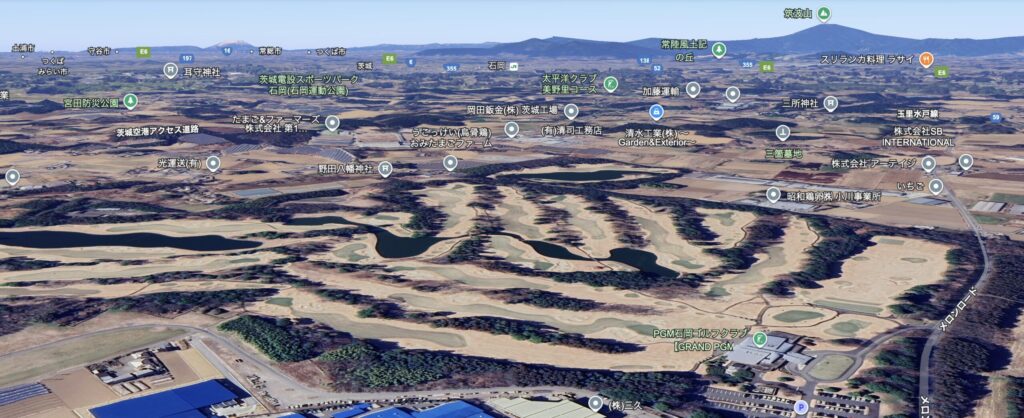Viewport: 1024px width, 418px height.
Task: Select the 光運送(有) location pin
Action: [x=213, y=163]
